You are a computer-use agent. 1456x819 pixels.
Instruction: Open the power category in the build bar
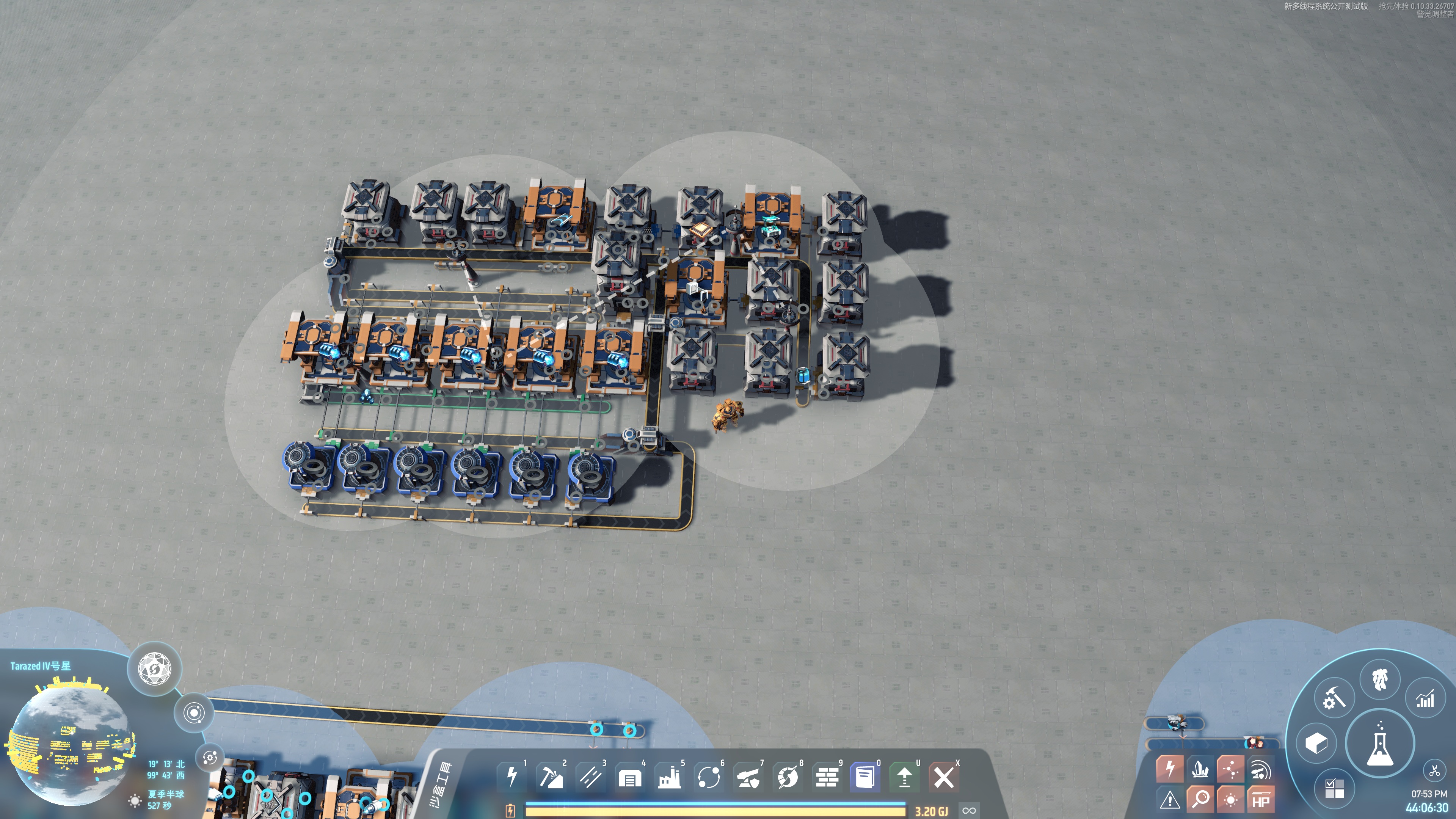click(511, 777)
